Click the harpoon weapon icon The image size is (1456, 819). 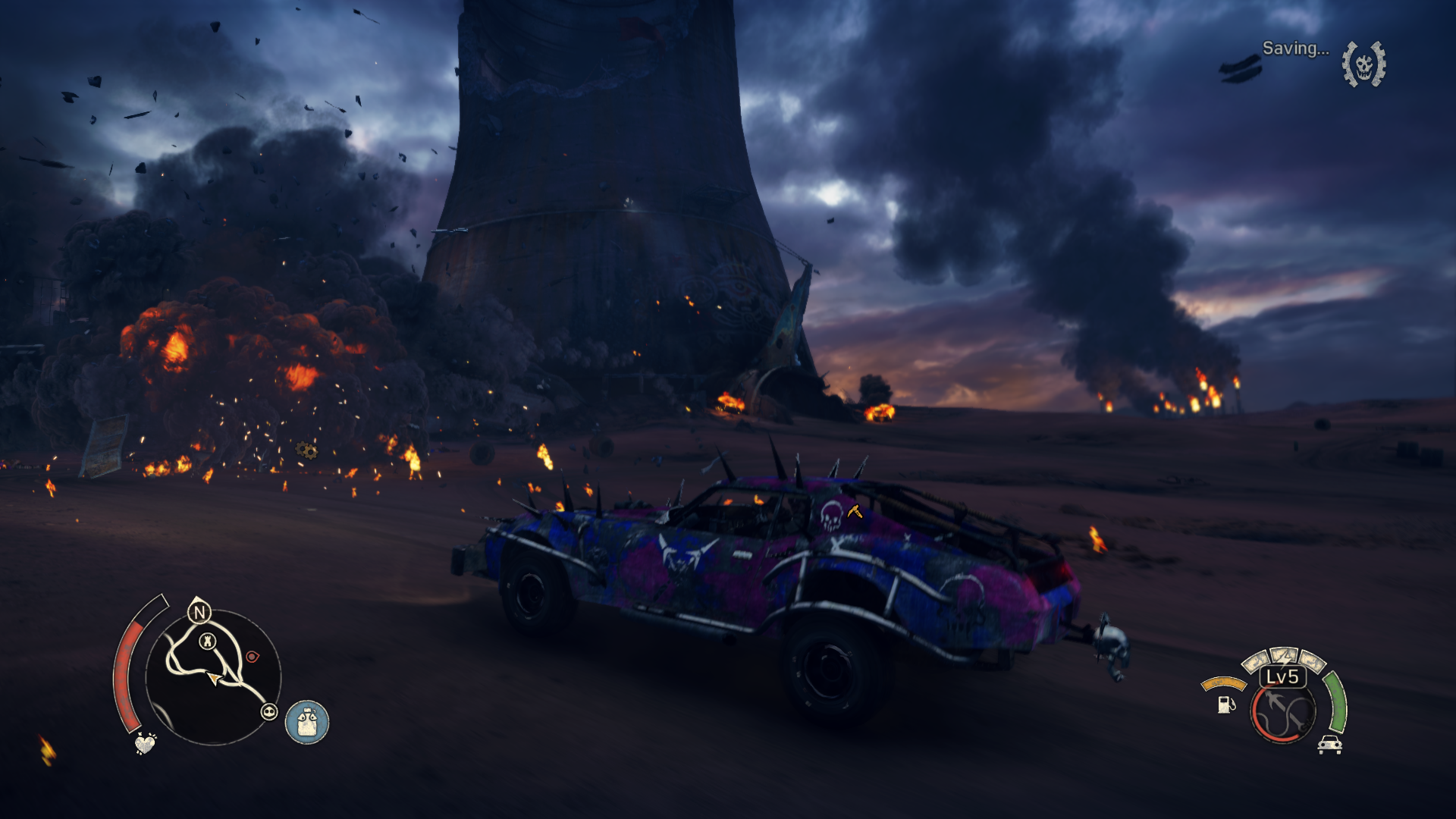(1283, 713)
